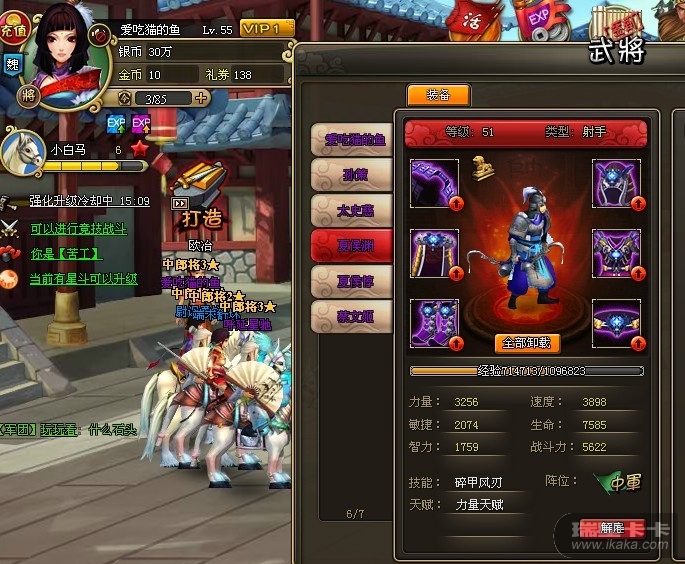The image size is (685, 564).
Task: Select the purple bow weapon slot
Action: 435,184
